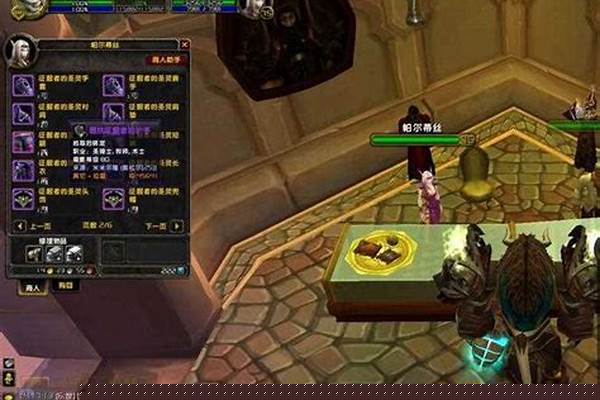Screen dimensions: 600x400
Task: Use the guild bank repair icon
Action: click(x=74, y=254)
